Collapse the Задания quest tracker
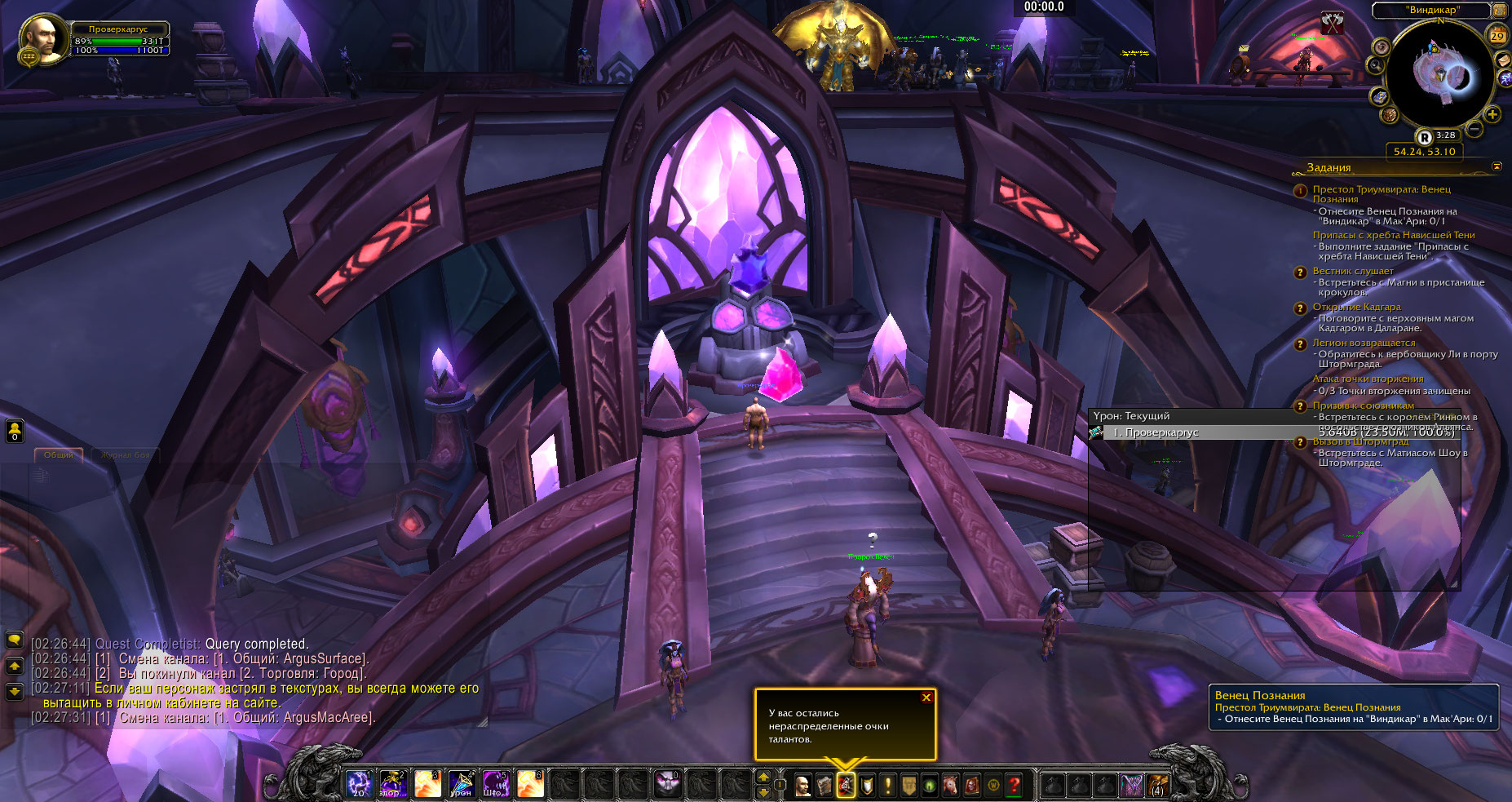1512x802 pixels. pyautogui.click(x=1497, y=166)
